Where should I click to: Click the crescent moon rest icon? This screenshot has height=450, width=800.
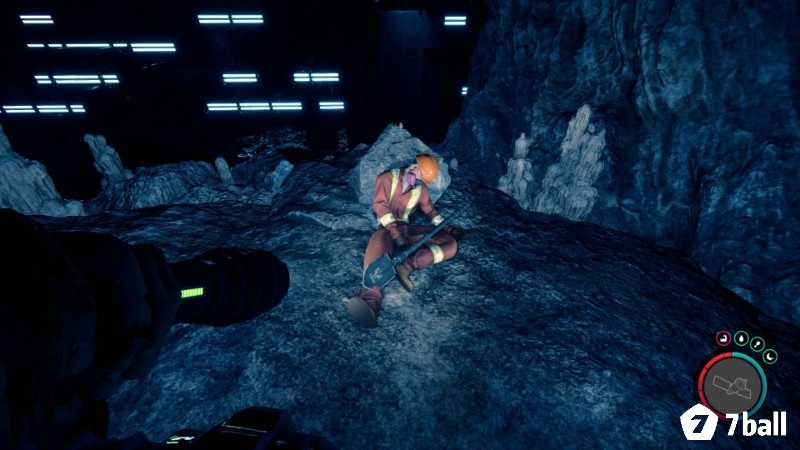771,354
